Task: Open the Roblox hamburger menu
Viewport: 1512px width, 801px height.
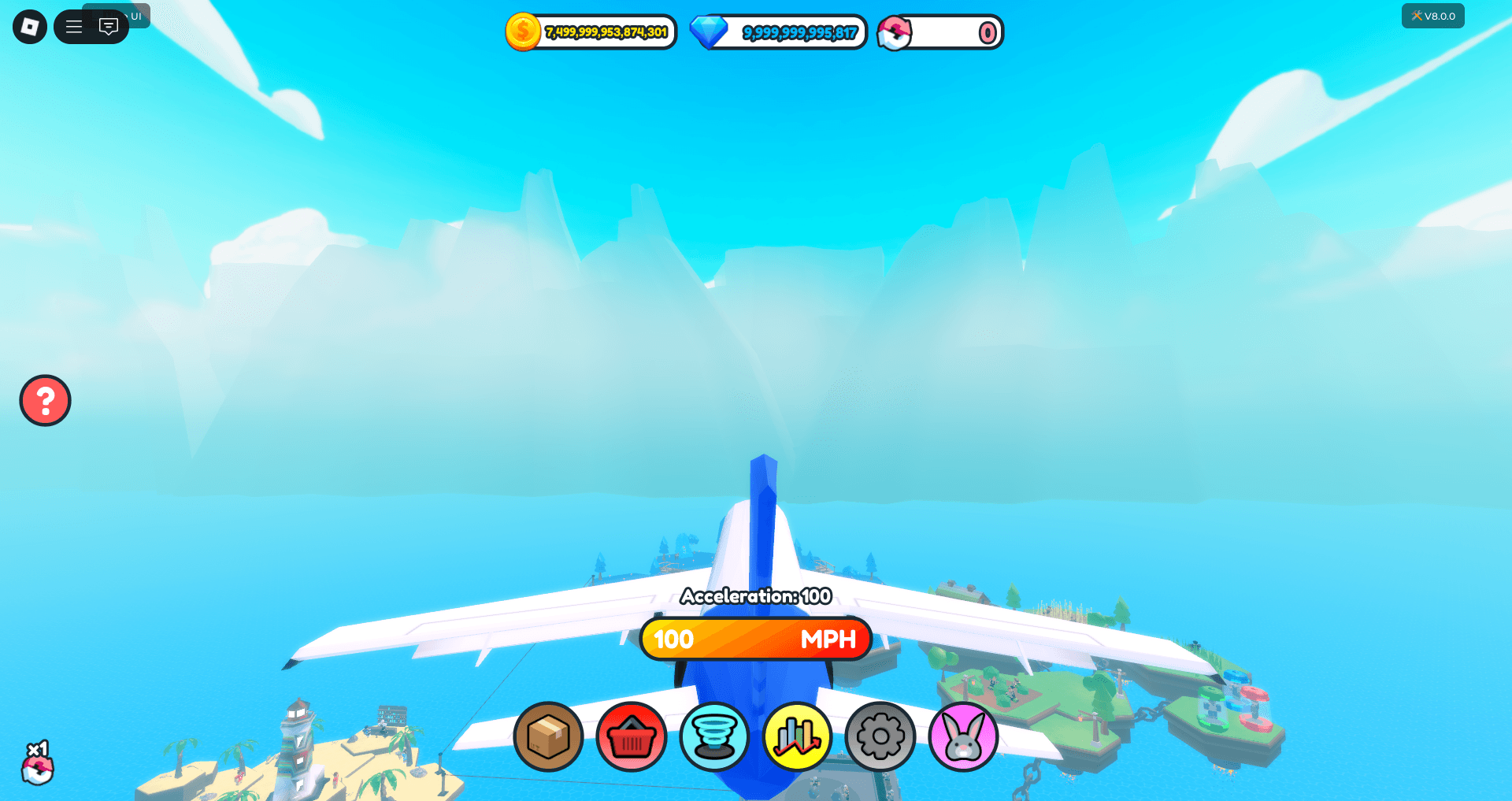Action: (x=73, y=26)
